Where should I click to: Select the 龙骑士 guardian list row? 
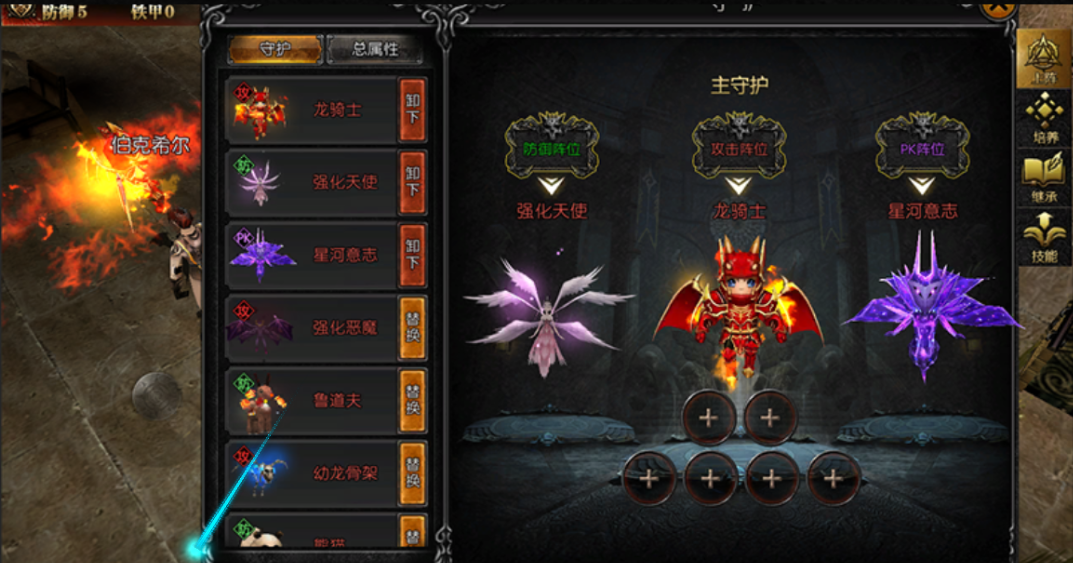click(312, 109)
